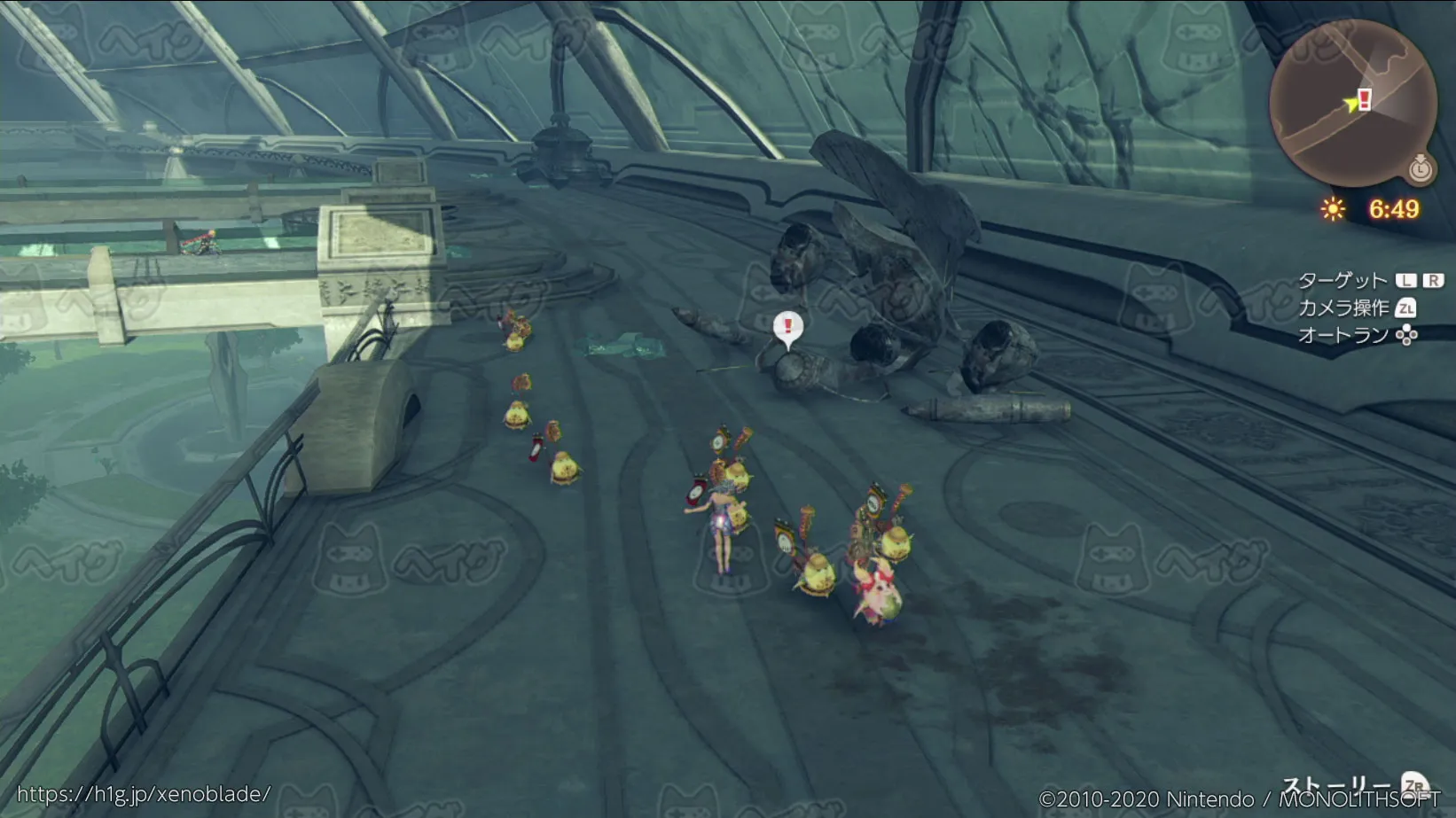Select the exclamation speech bubble marker
This screenshot has width=1456, height=818.
click(x=787, y=327)
